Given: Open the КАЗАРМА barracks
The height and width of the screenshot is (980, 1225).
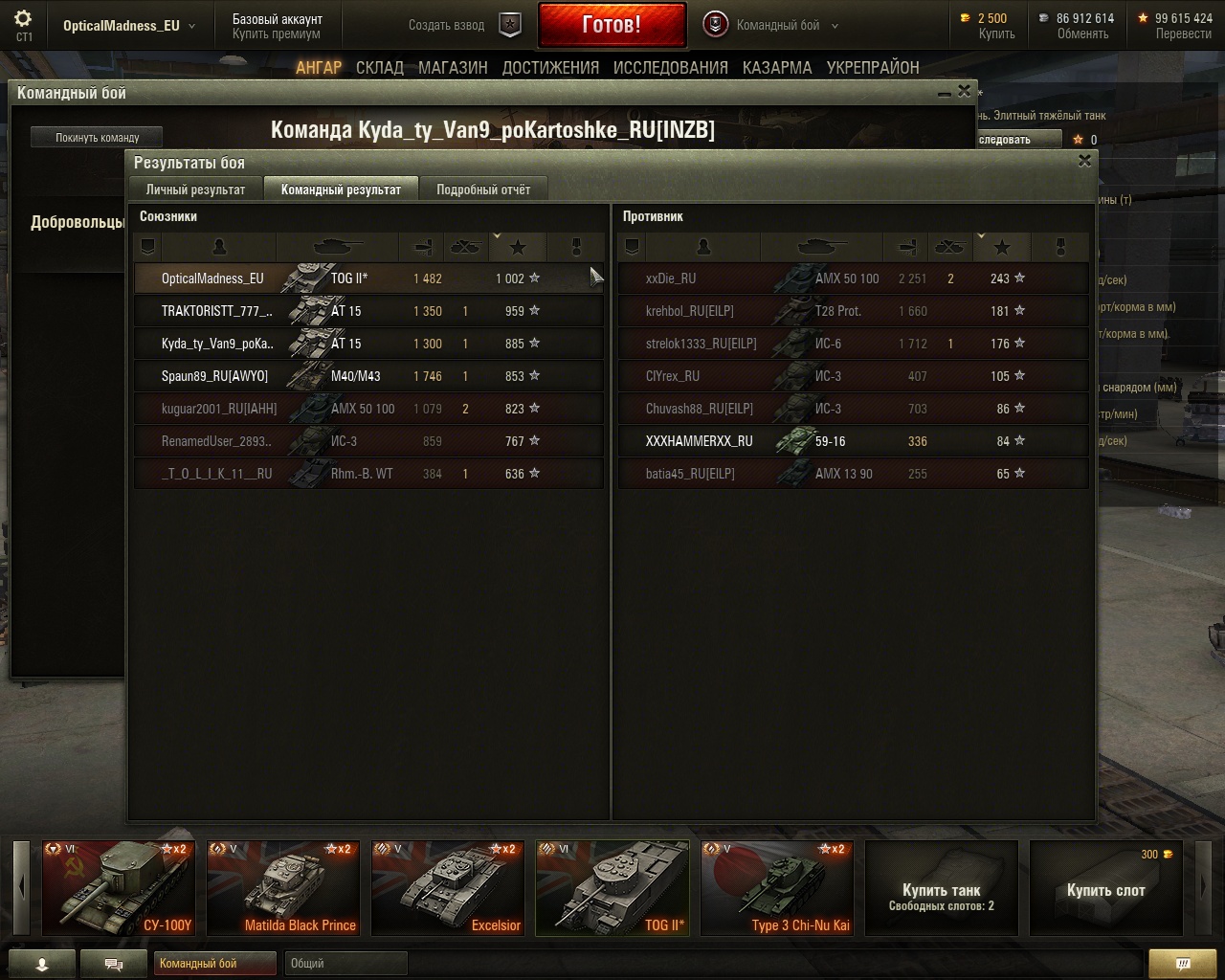Looking at the screenshot, I should 777,68.
